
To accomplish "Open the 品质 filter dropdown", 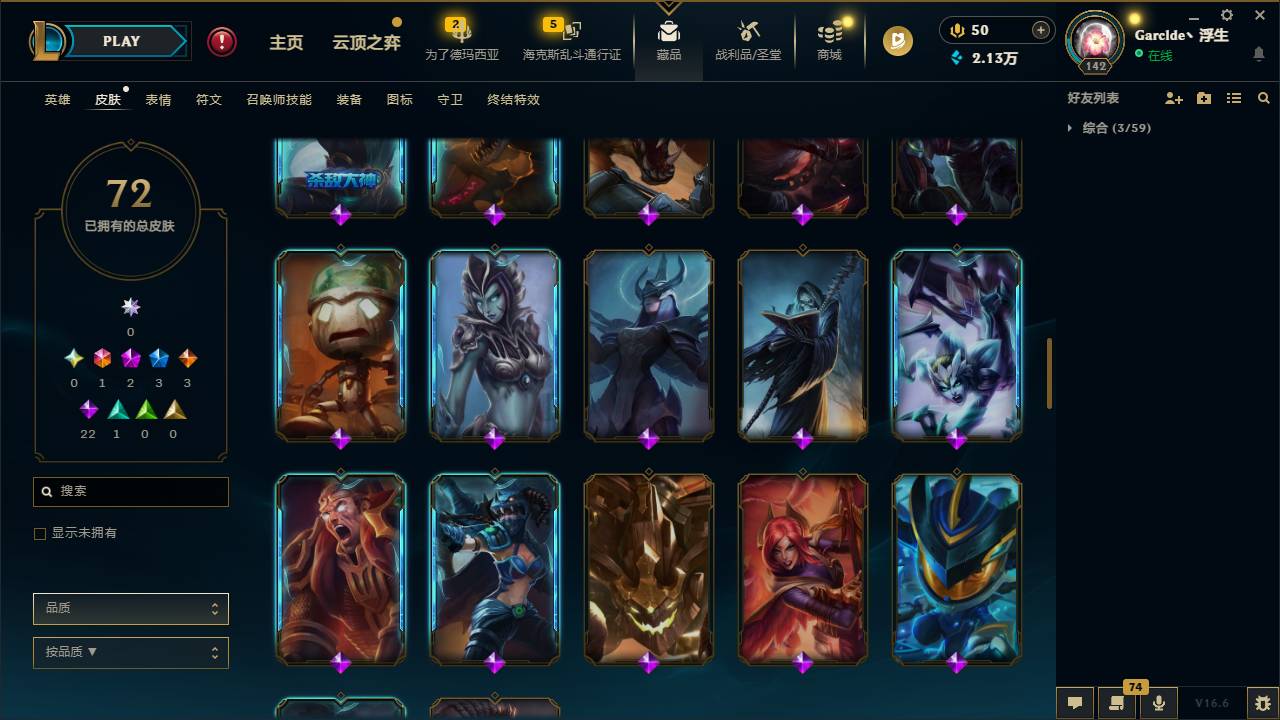I will click(x=130, y=608).
